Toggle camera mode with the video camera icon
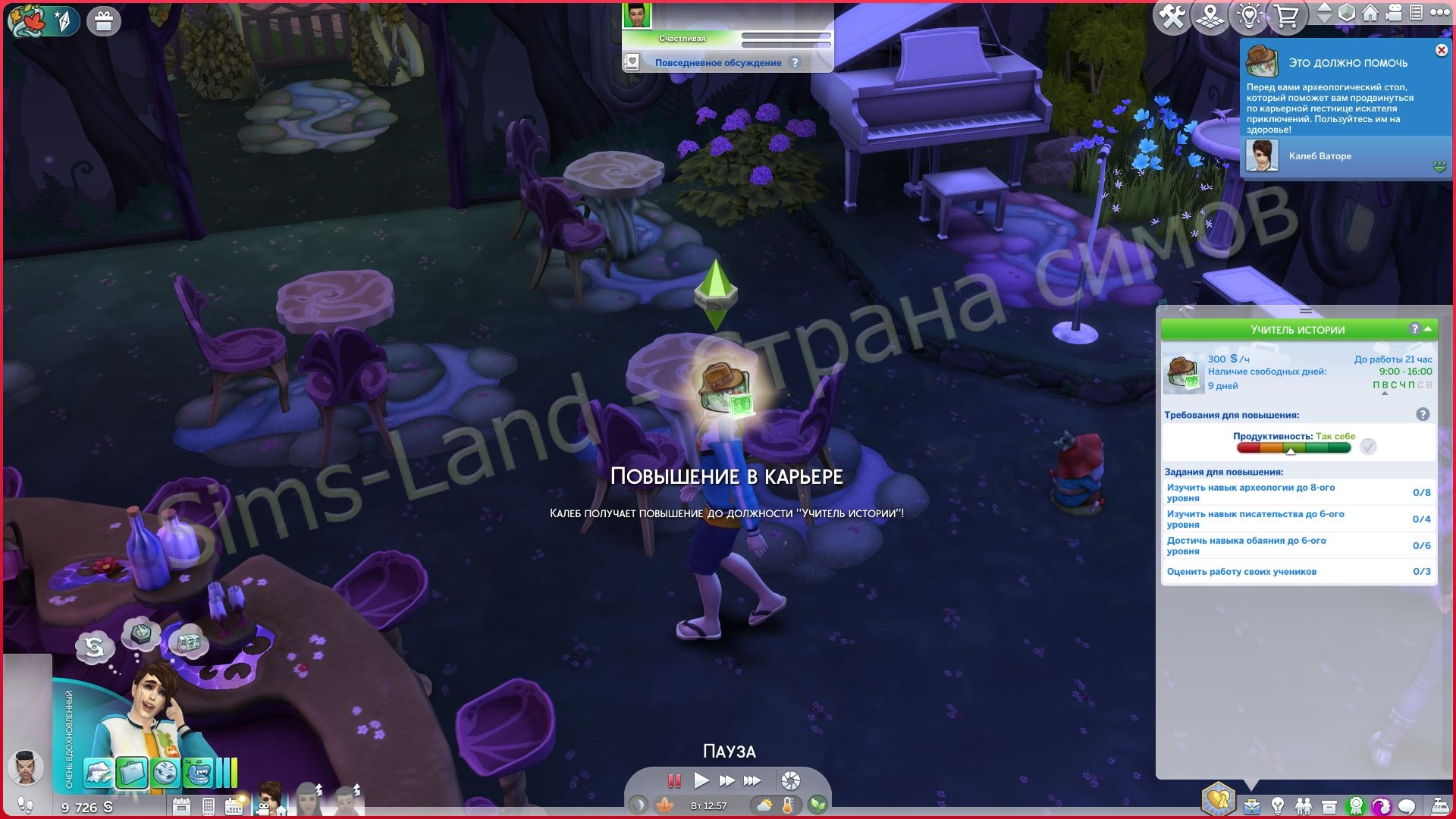This screenshot has width=1456, height=819. coord(1392,14)
